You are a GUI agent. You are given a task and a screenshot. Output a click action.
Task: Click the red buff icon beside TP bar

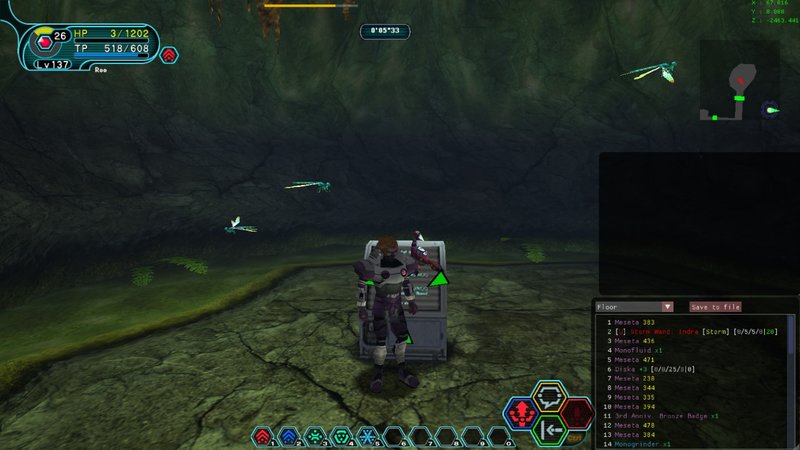tap(169, 55)
